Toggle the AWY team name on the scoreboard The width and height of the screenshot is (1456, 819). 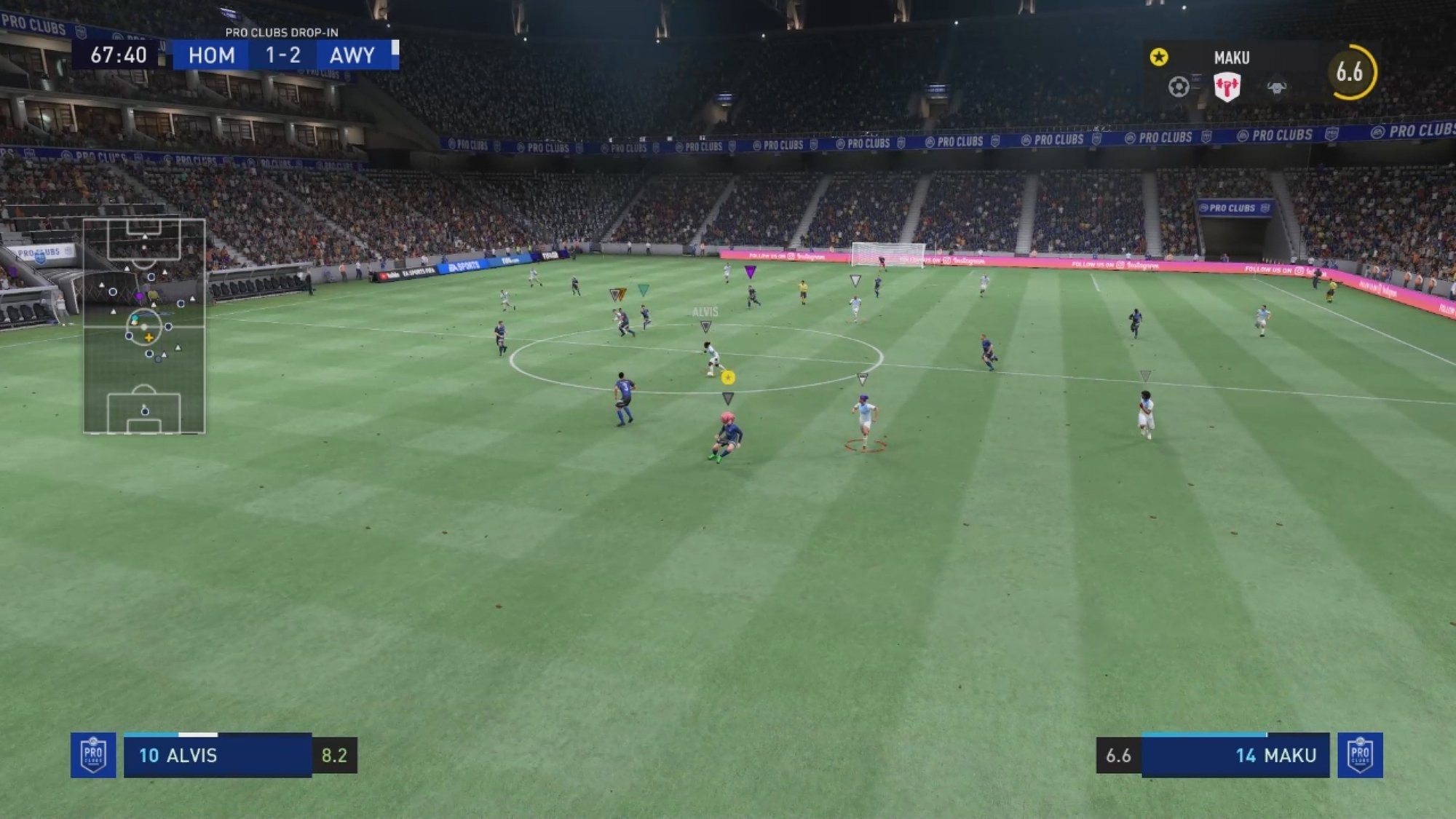coord(352,55)
